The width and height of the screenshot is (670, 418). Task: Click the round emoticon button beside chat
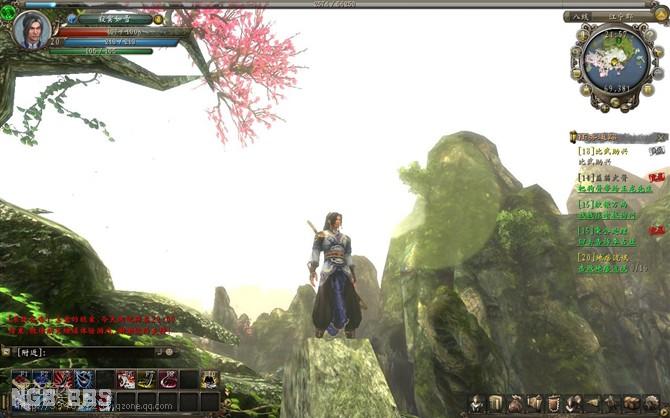click(x=169, y=352)
